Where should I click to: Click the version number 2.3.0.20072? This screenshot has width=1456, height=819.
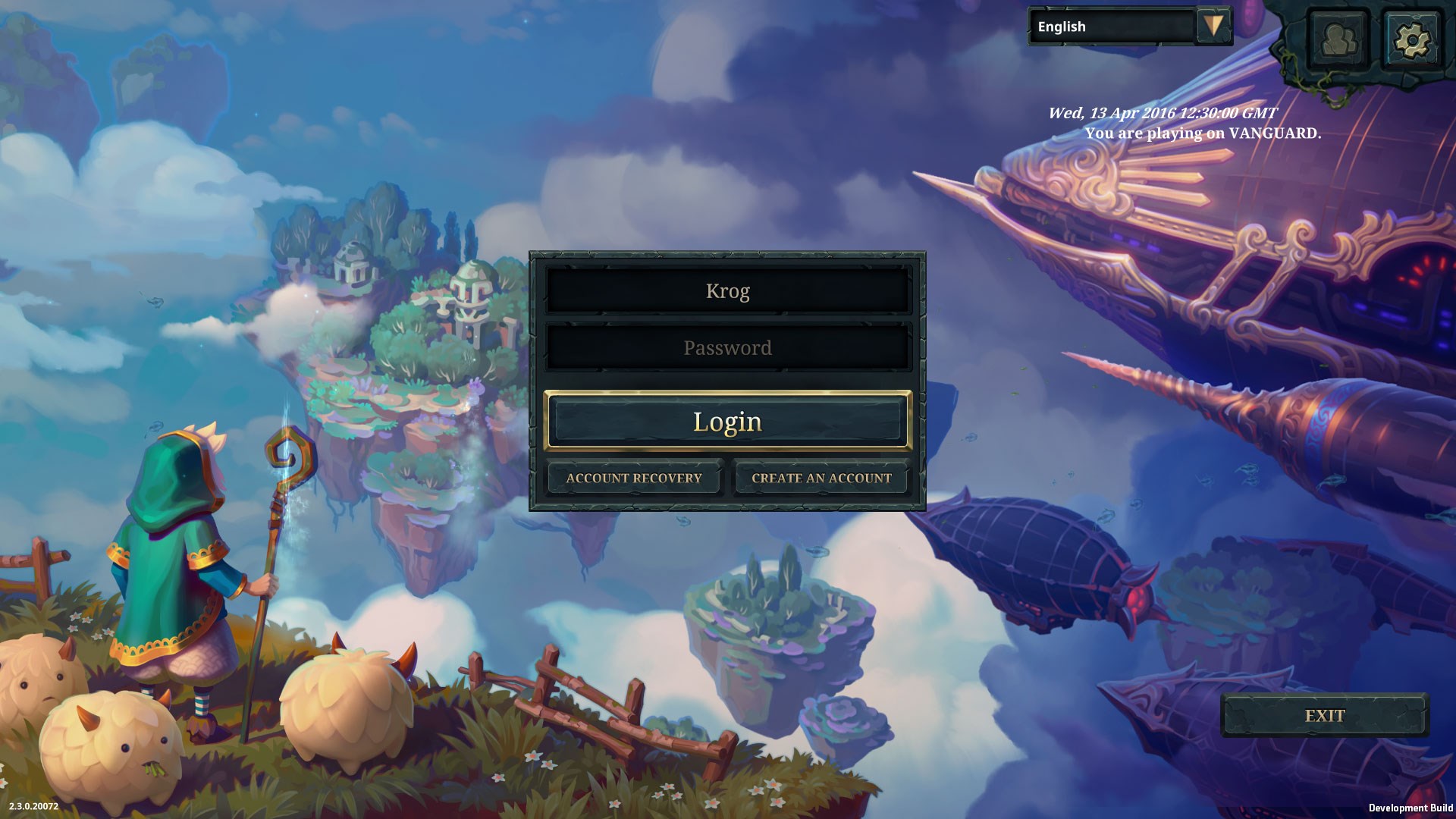point(35,807)
